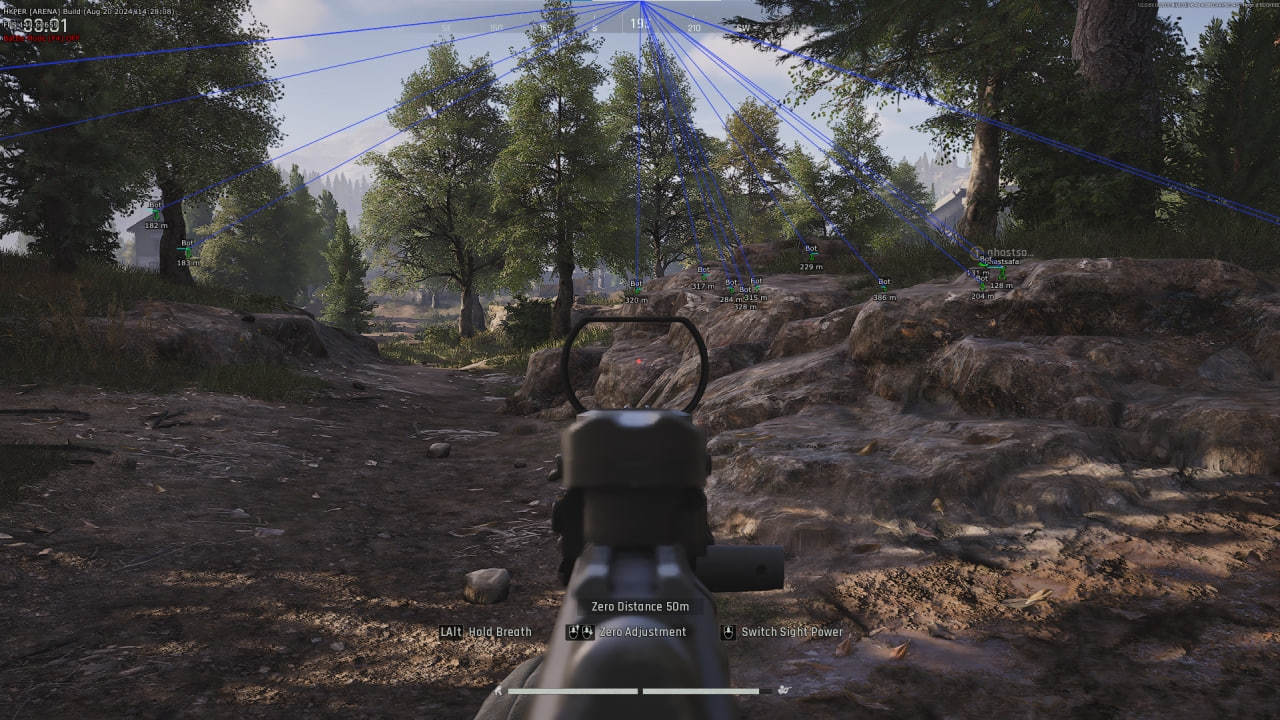Select the green Bot marker at 182 m
1280x720 pixels.
click(x=156, y=215)
